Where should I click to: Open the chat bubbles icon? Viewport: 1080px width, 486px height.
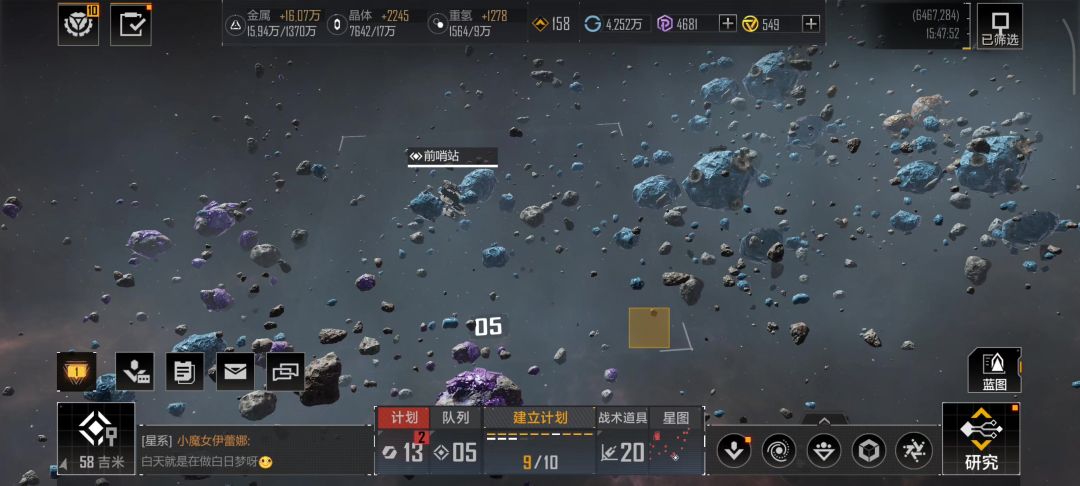tap(286, 371)
